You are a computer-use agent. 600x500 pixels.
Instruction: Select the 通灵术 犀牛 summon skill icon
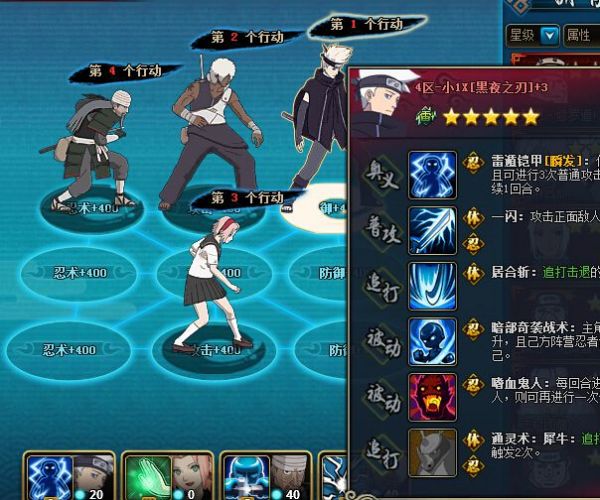[432, 451]
